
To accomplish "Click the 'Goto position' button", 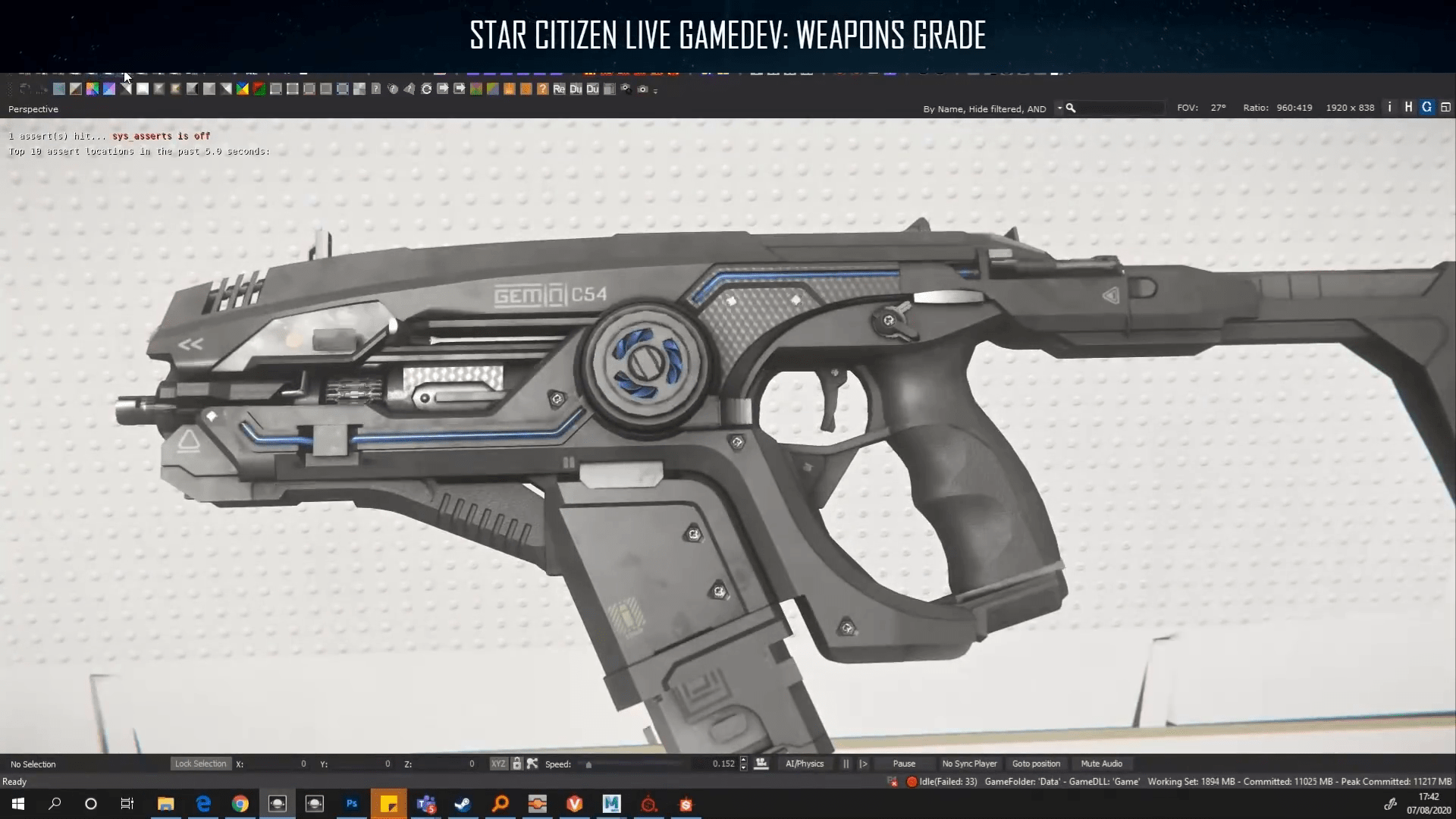I will tap(1036, 764).
